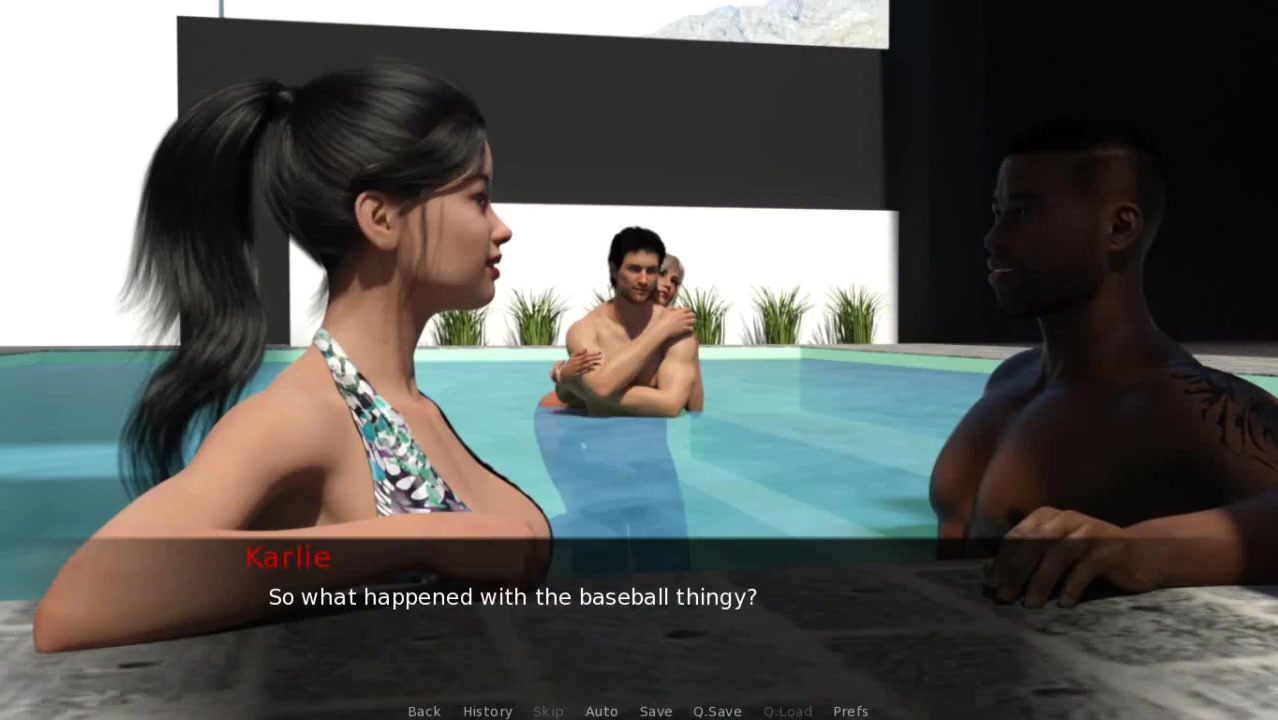
Task: Go back one dialogue line
Action: pyautogui.click(x=424, y=711)
